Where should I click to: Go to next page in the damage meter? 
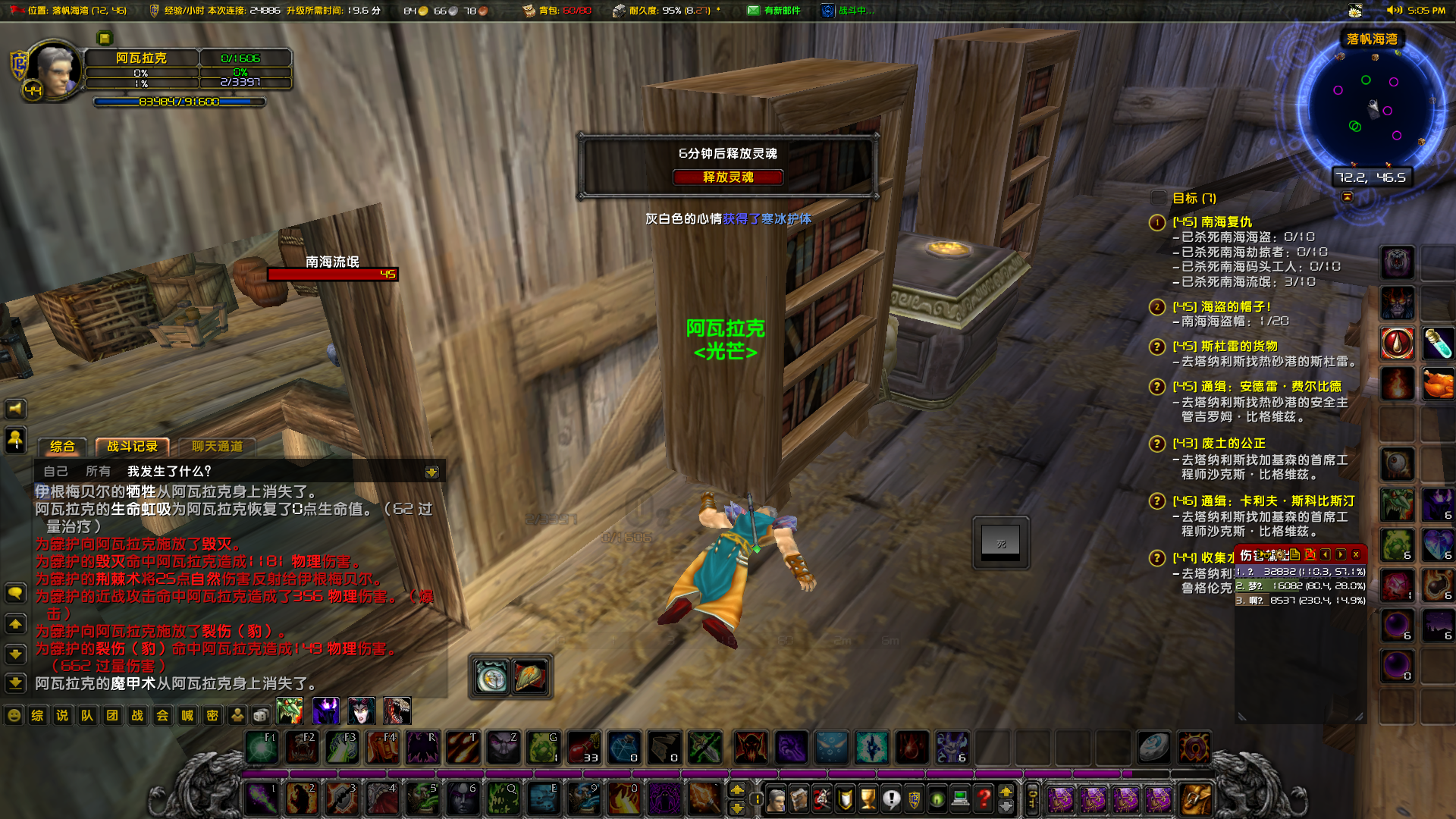tap(1341, 555)
